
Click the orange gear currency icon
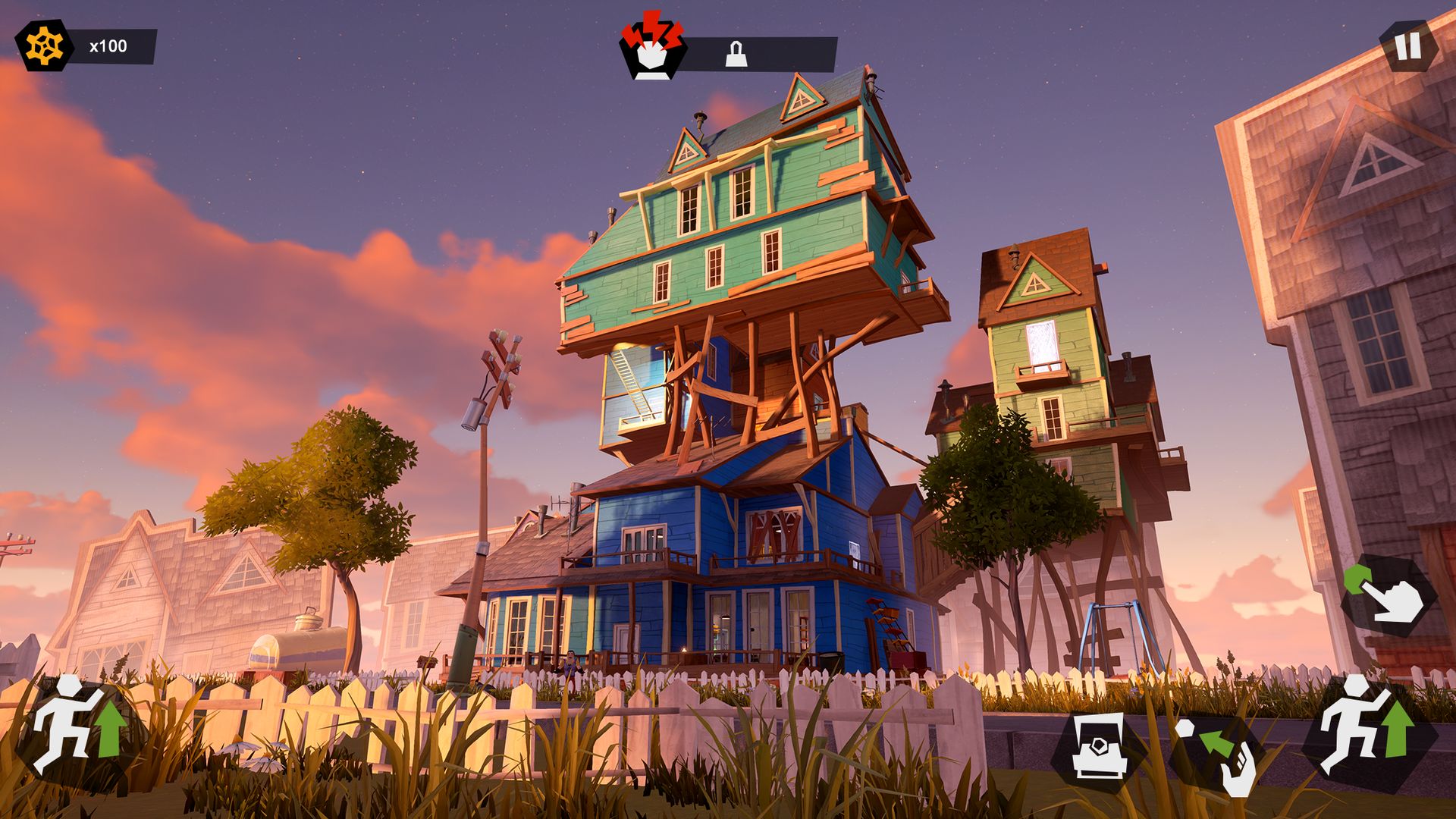pos(43,46)
